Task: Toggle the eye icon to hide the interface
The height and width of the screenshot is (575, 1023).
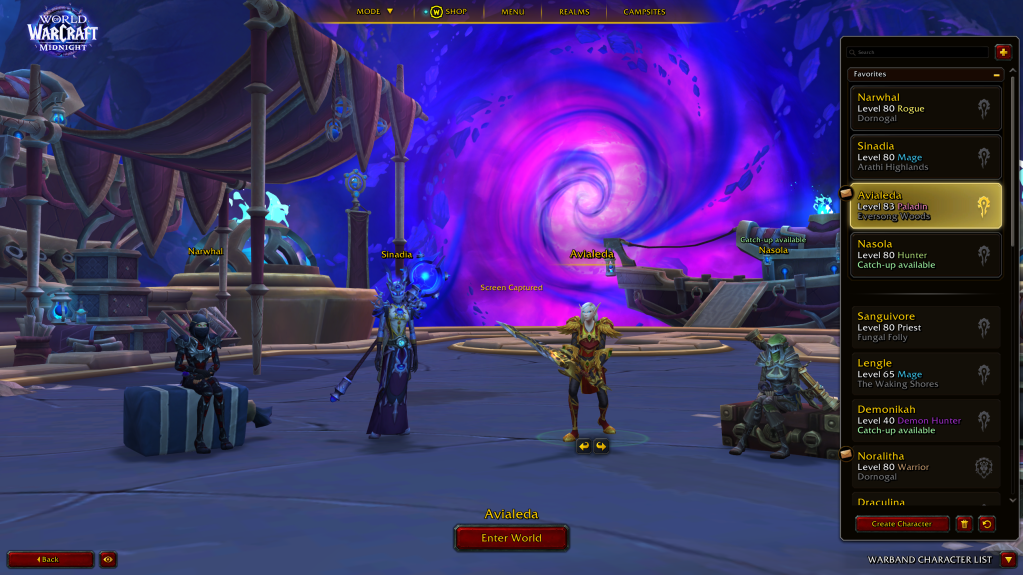Action: (x=108, y=560)
